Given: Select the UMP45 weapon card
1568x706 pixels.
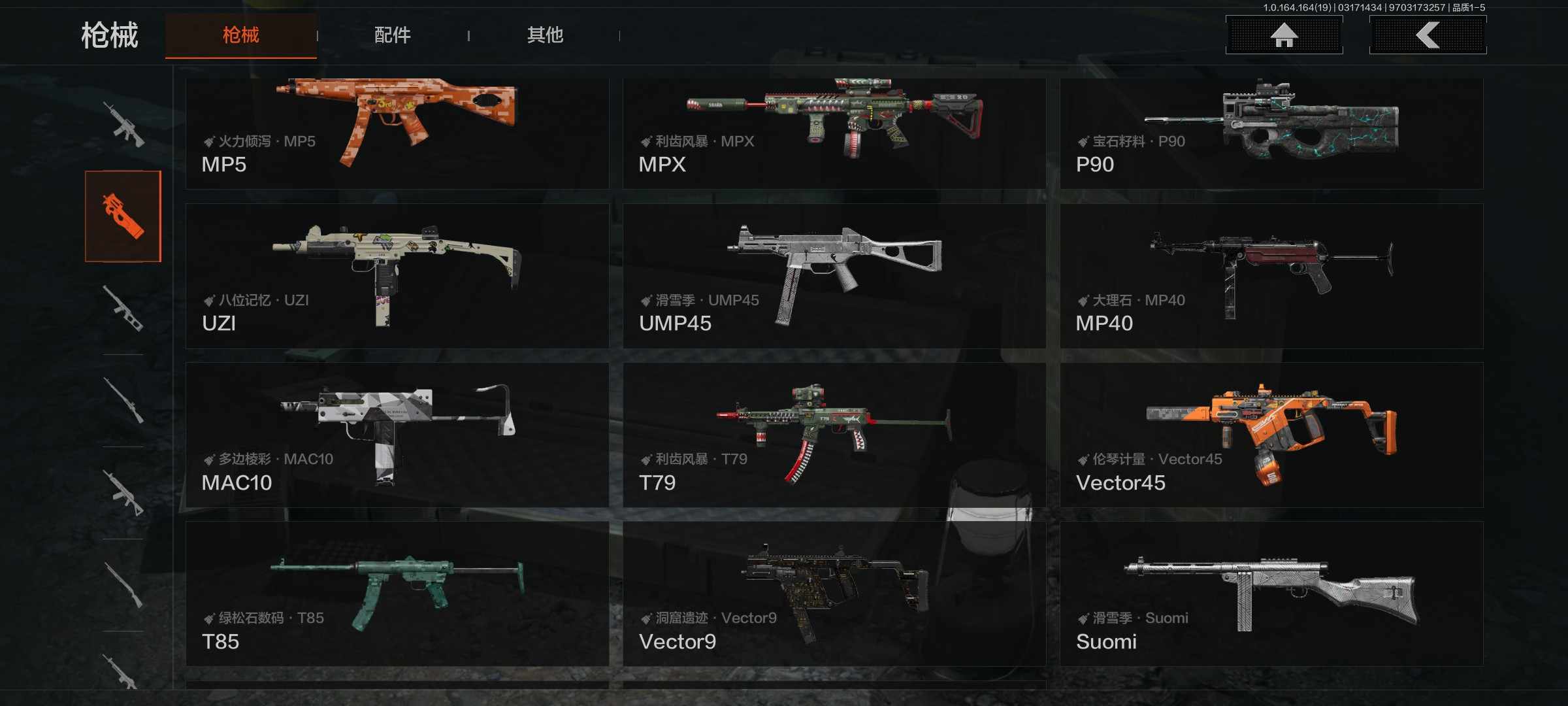Looking at the screenshot, I should coord(834,276).
